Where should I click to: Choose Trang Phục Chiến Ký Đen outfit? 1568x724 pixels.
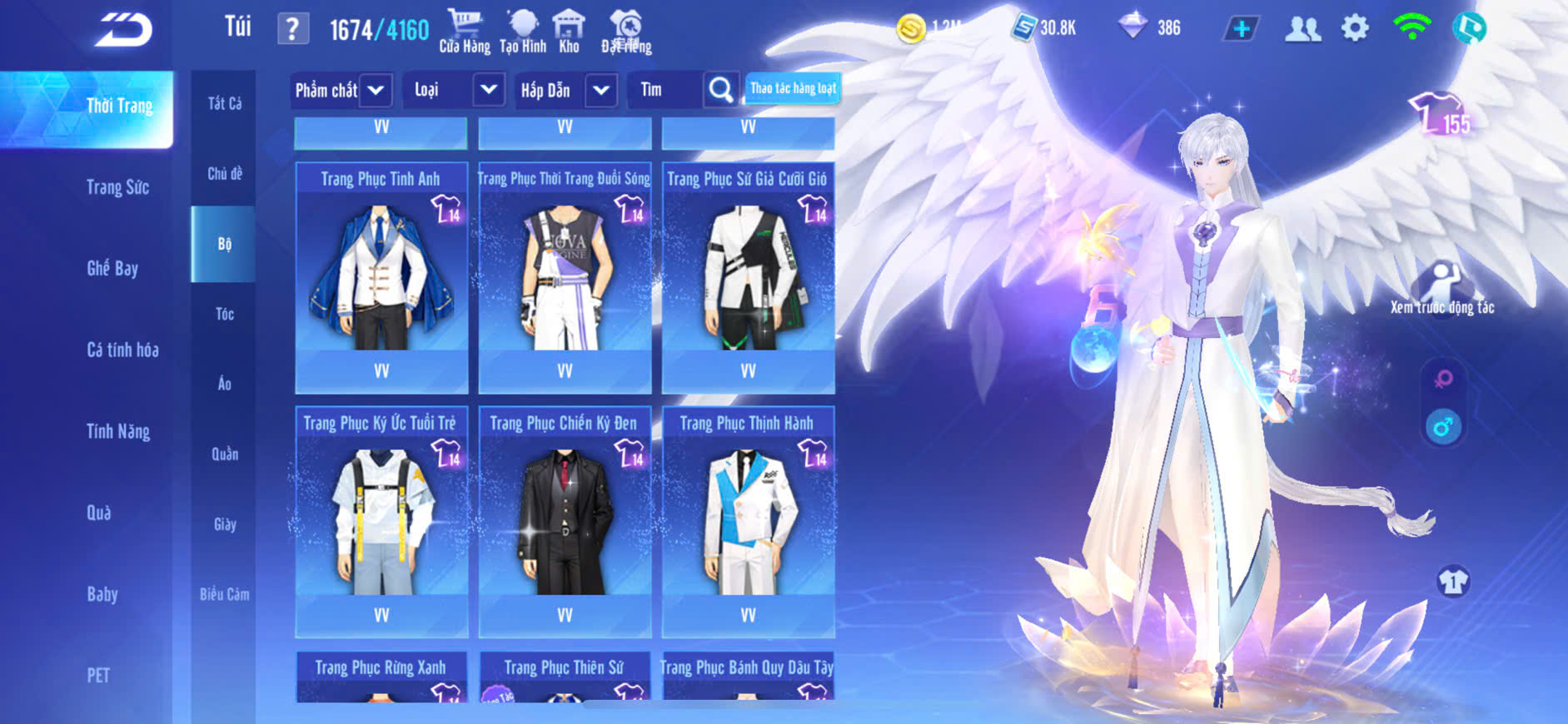pos(565,522)
